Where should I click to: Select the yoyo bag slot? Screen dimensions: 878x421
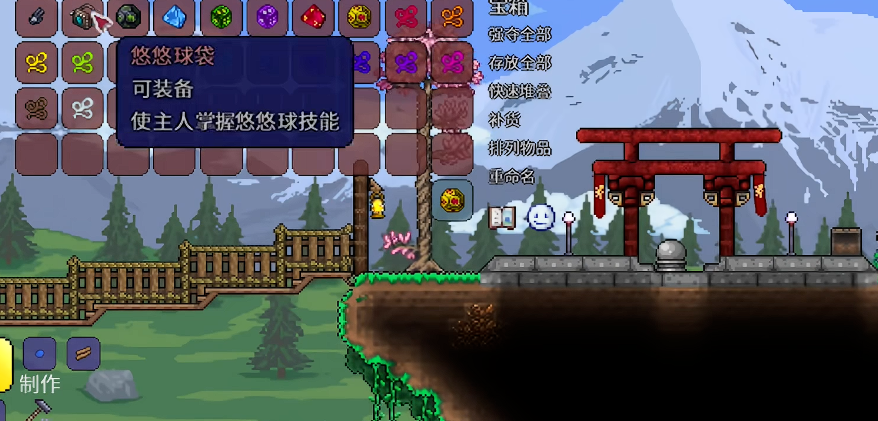83,16
